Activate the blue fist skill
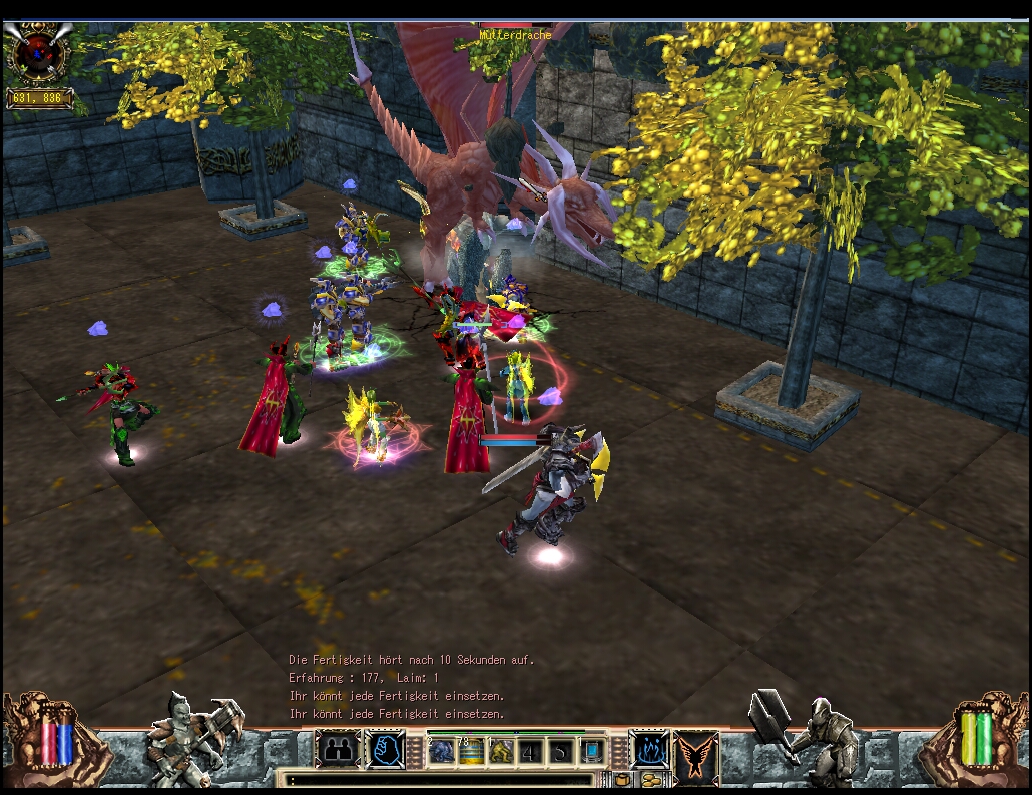Screen dimensions: 1032x795 385,750
